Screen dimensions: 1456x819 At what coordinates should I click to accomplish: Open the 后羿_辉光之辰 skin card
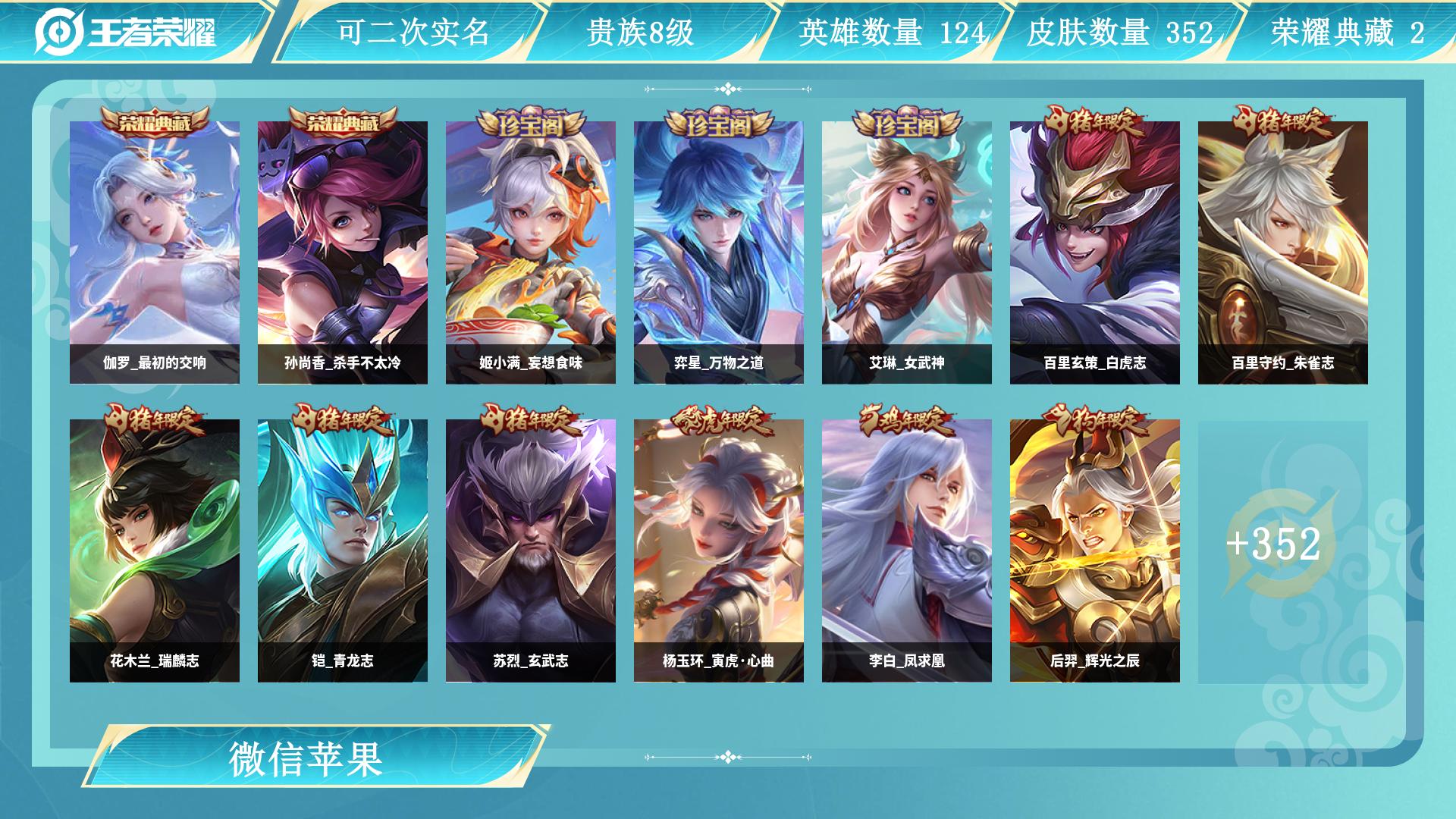click(x=1095, y=551)
